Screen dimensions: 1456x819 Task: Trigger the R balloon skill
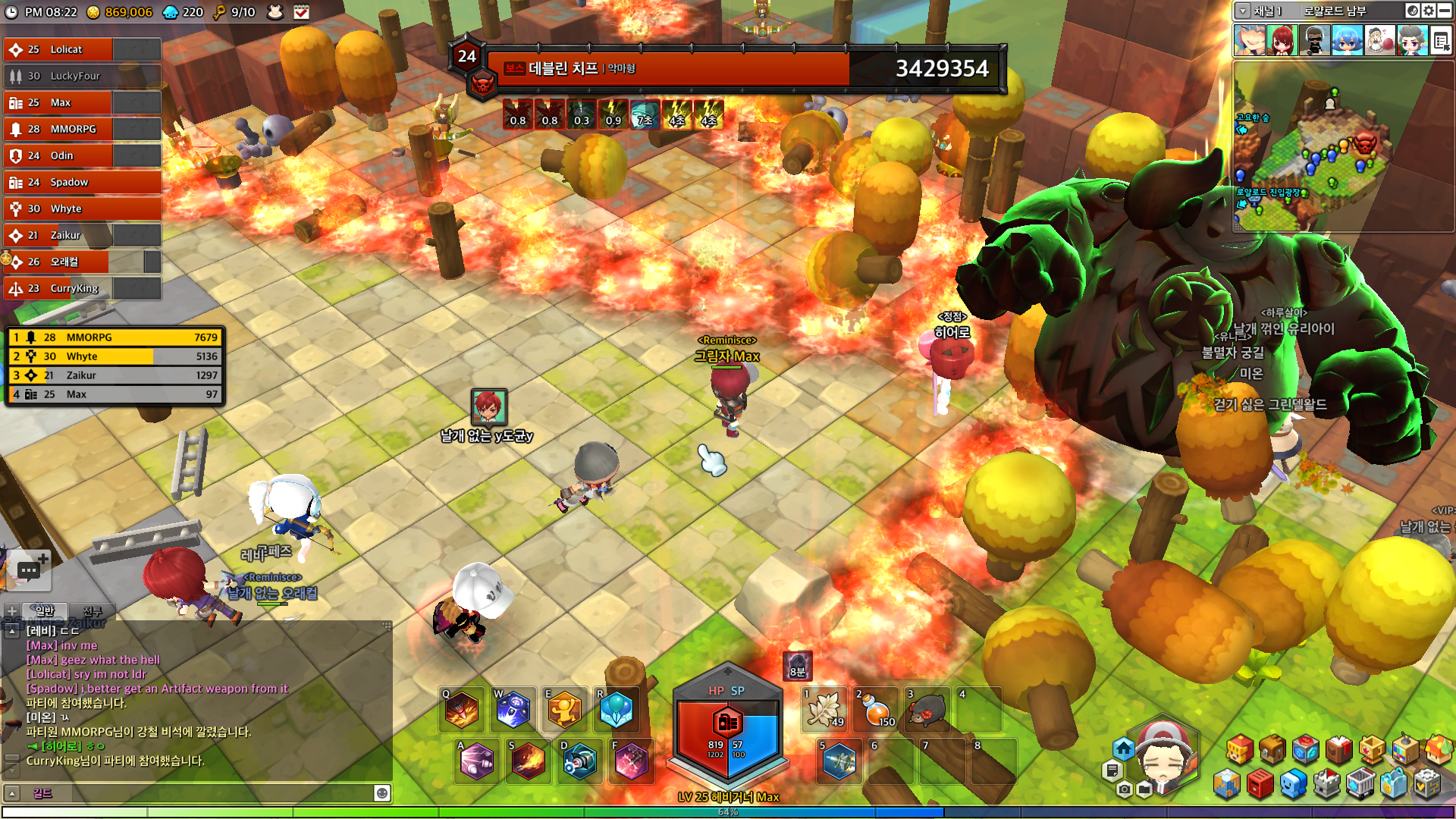(x=616, y=710)
